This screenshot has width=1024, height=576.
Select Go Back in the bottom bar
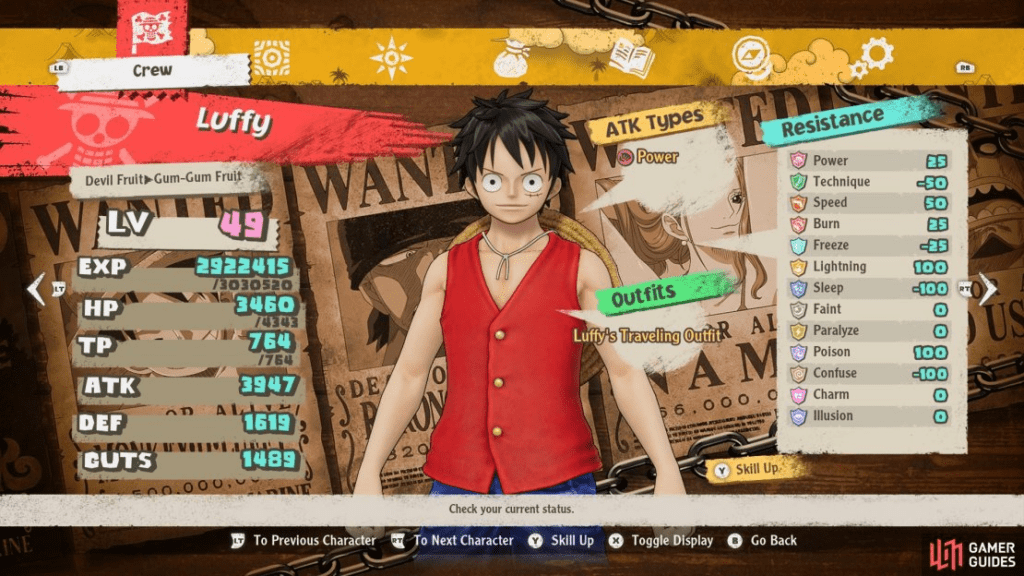(763, 540)
